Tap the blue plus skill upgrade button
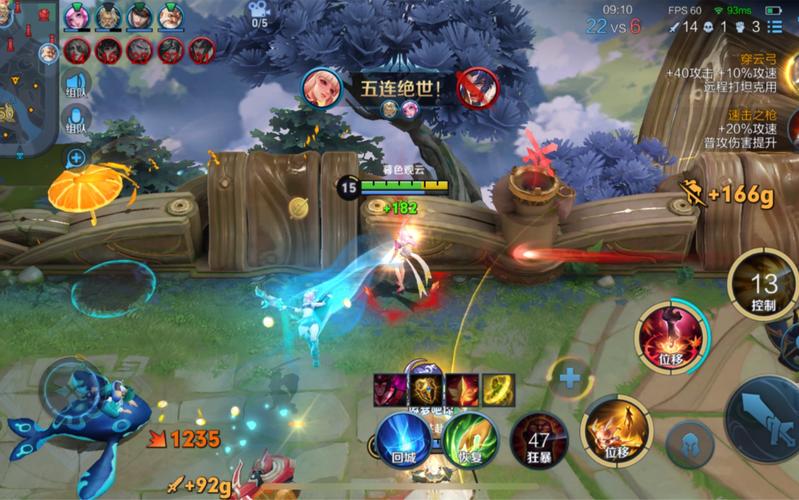This screenshot has width=799, height=500. [570, 378]
